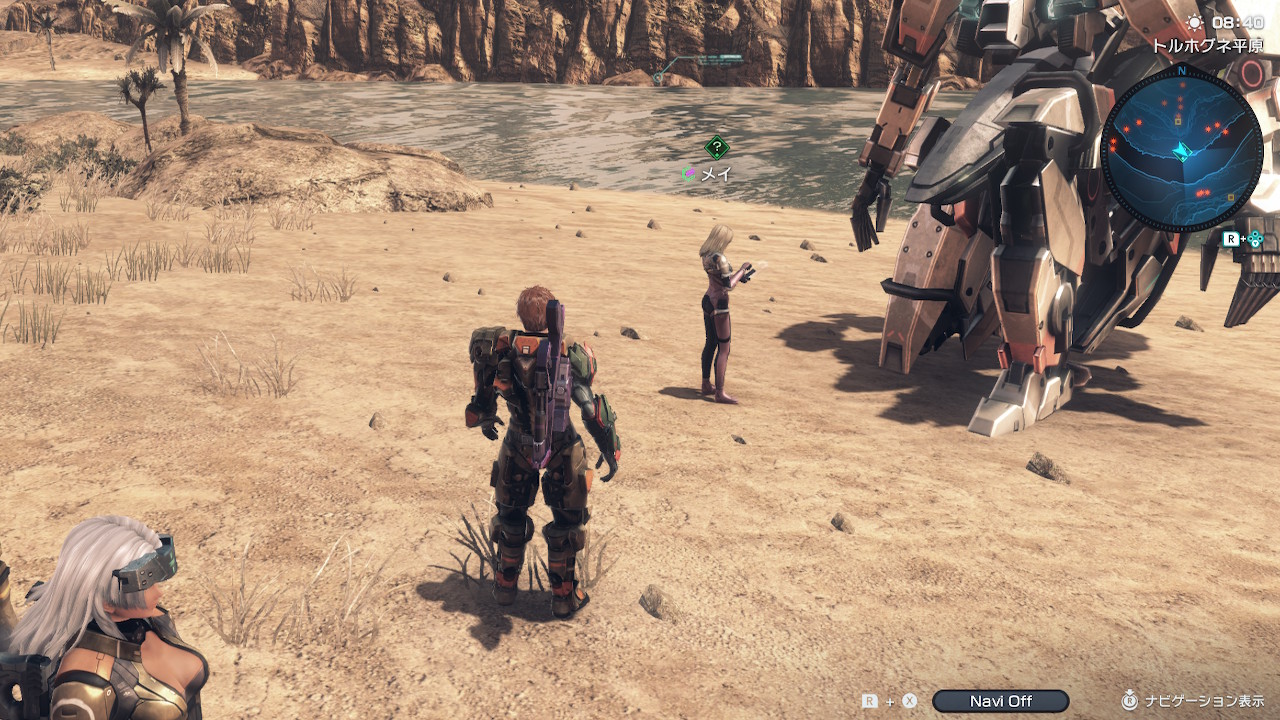Select the green question mark quest marker

click(716, 148)
